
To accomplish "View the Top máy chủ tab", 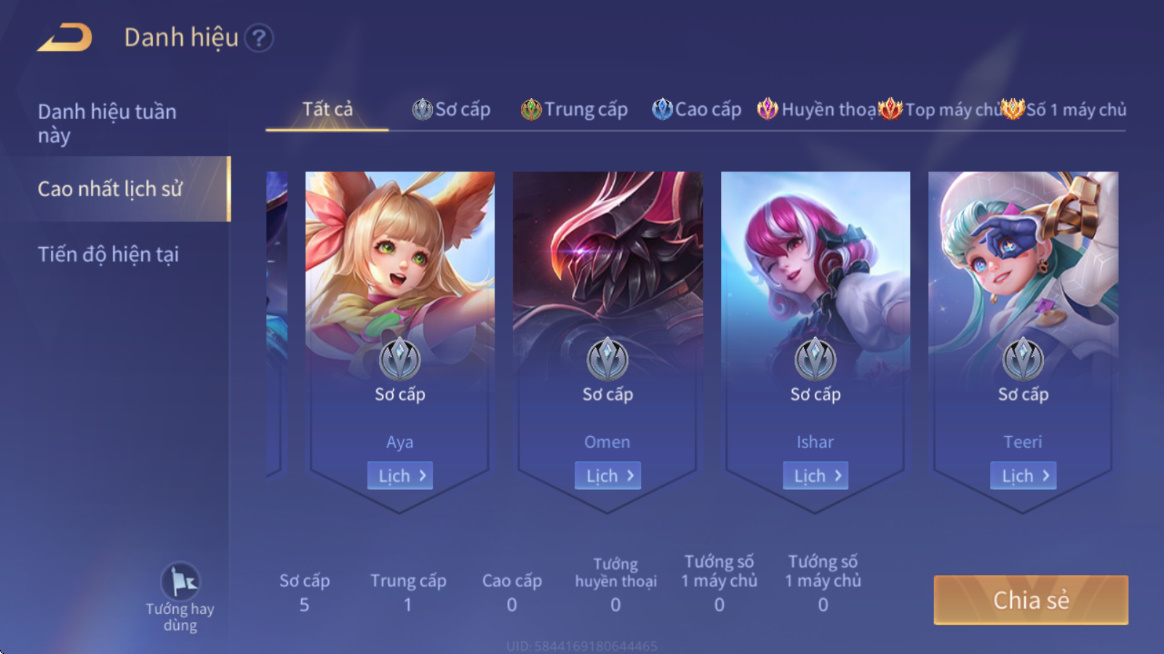I will point(940,110).
